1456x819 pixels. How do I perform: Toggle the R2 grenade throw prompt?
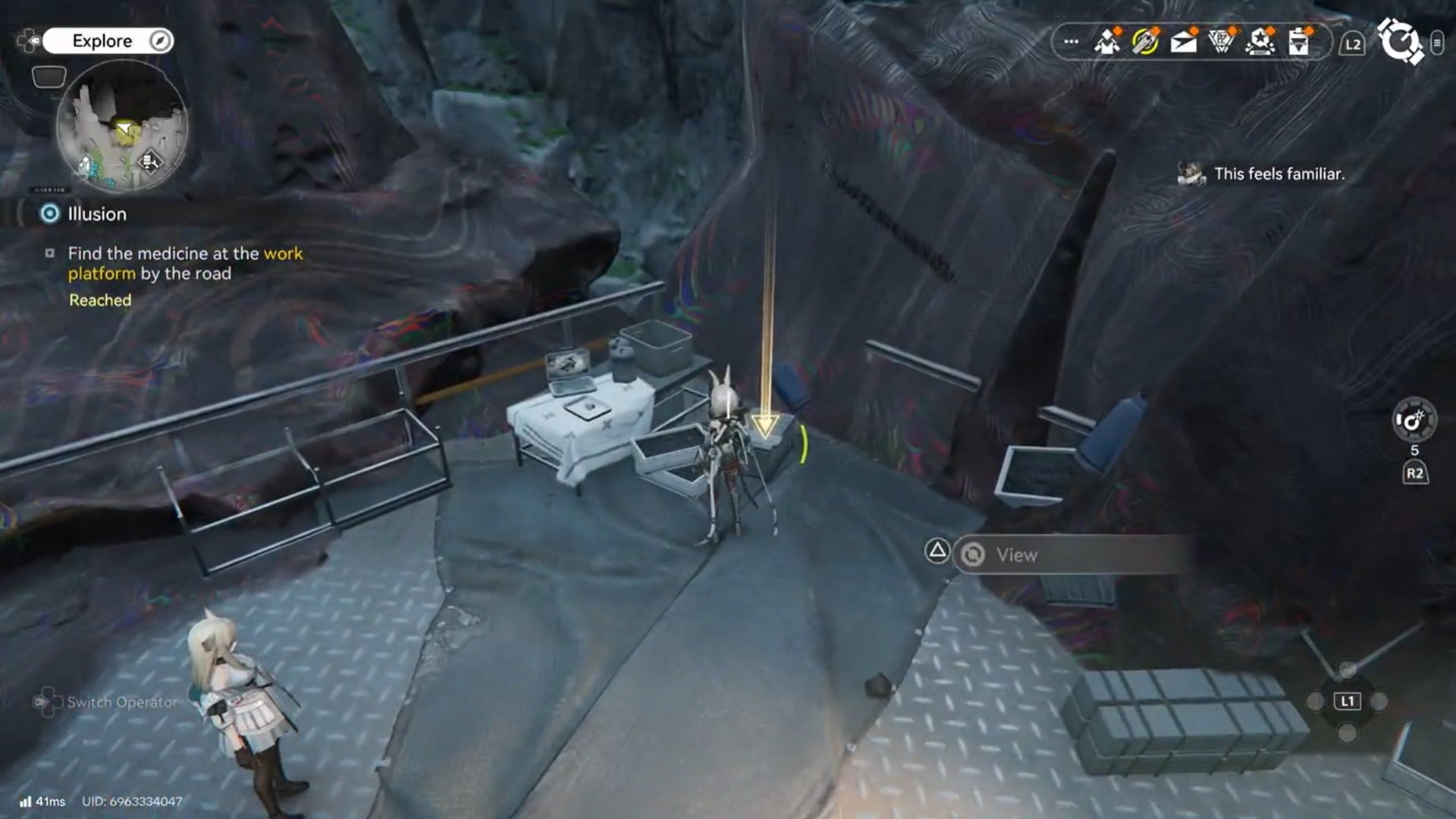1415,472
